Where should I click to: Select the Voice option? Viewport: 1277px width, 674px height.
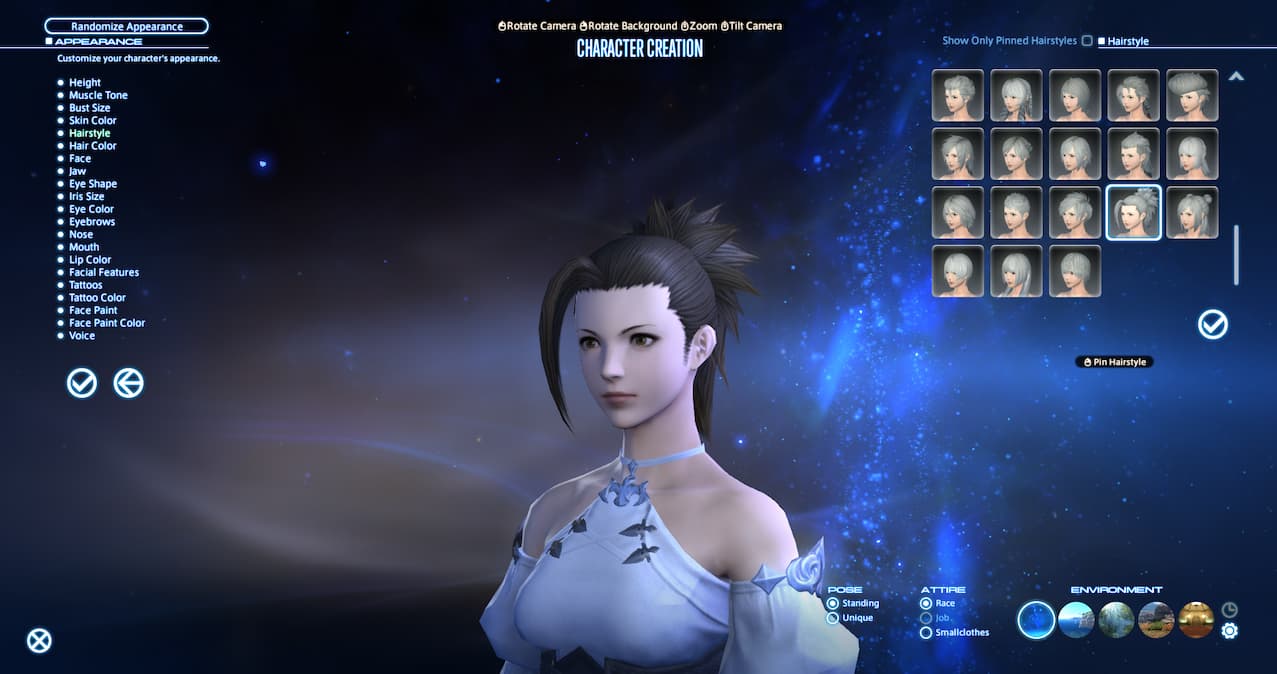coord(82,336)
